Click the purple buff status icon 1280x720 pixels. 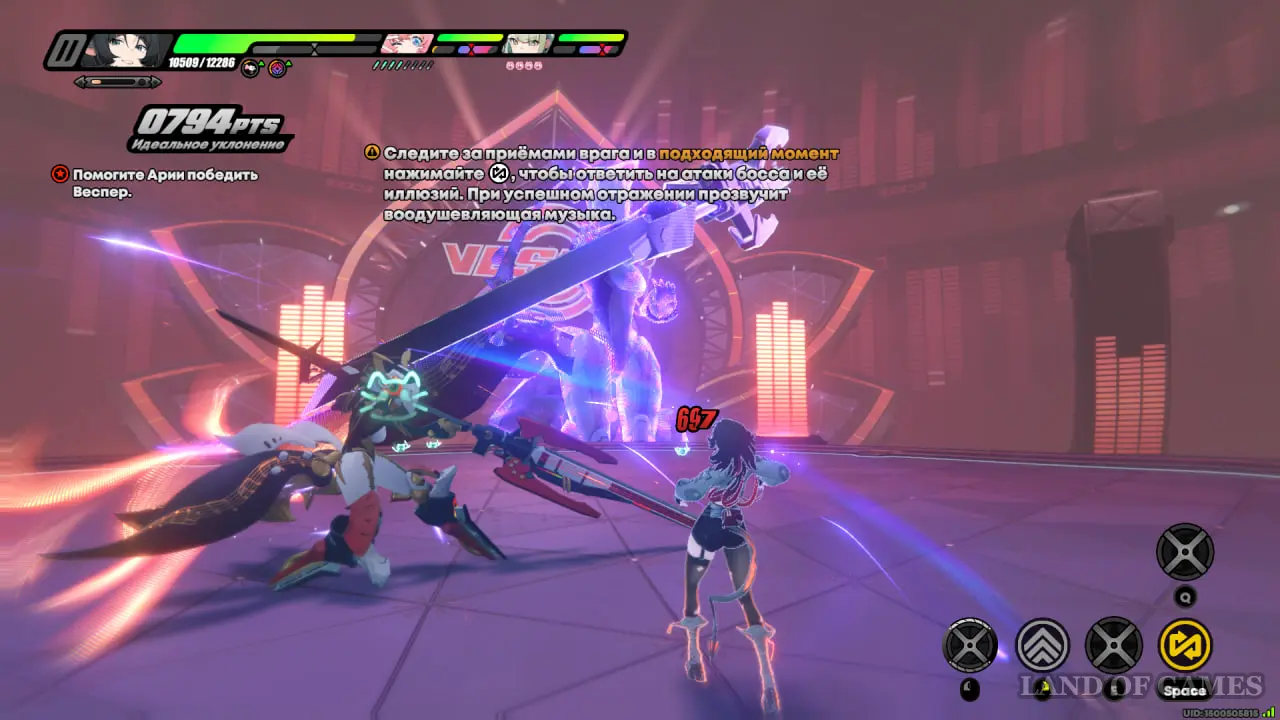[x=278, y=68]
